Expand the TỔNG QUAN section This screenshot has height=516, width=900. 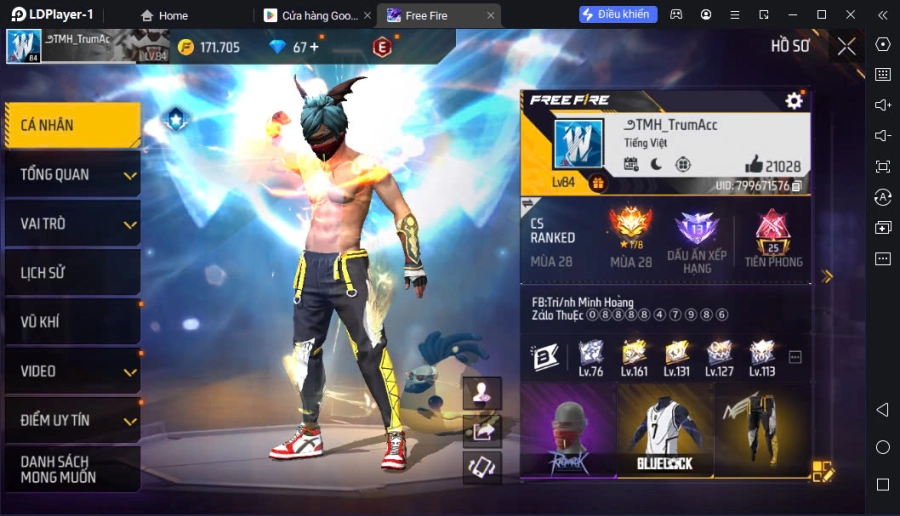[70, 175]
